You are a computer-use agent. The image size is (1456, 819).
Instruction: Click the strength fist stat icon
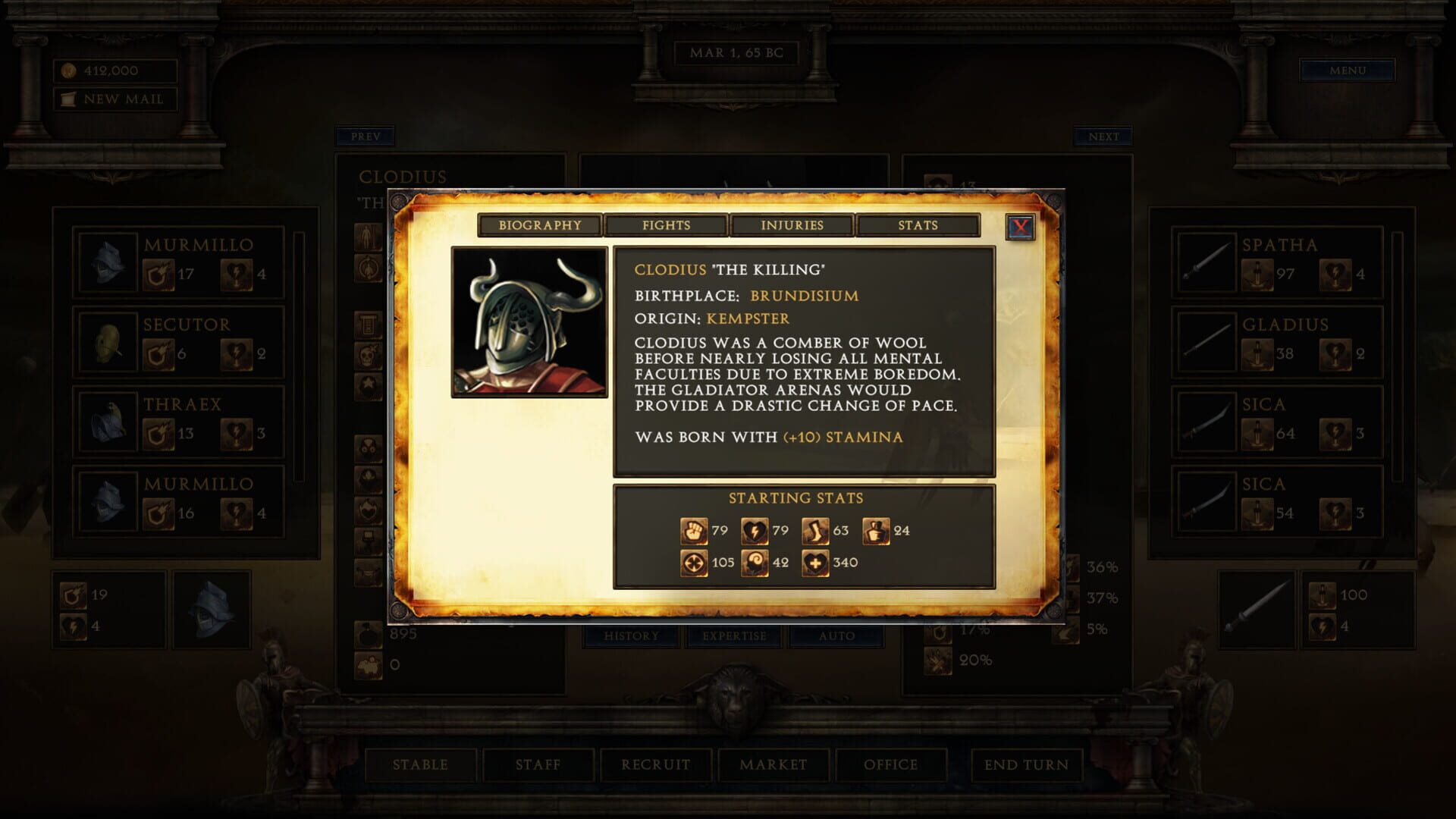click(695, 531)
